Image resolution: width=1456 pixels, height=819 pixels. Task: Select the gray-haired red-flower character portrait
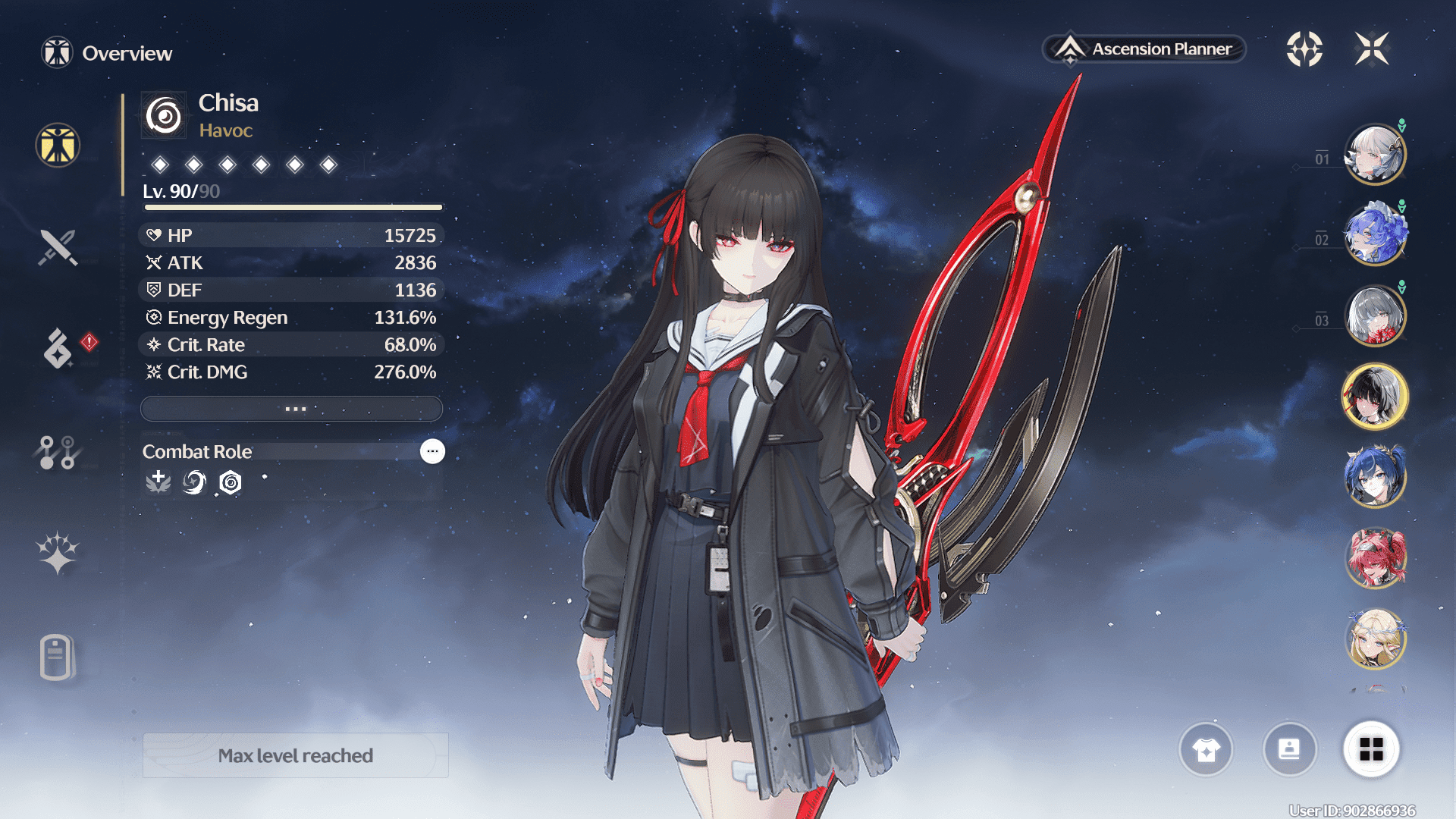[1375, 315]
